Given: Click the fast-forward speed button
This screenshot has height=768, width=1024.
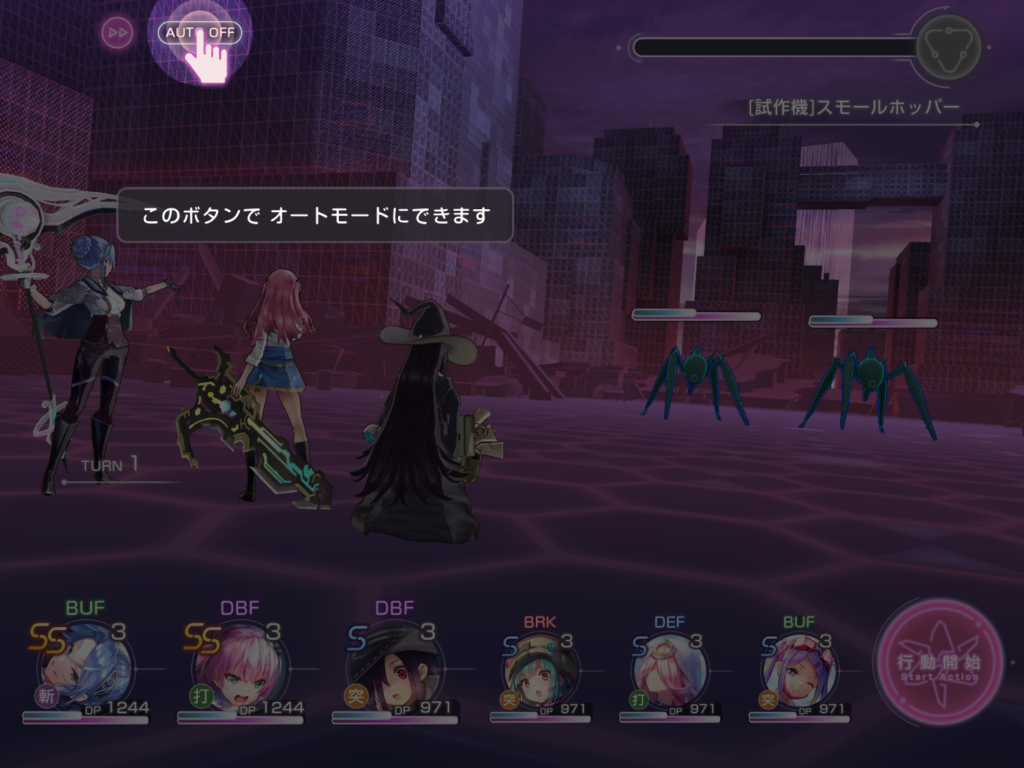Looking at the screenshot, I should tap(117, 33).
